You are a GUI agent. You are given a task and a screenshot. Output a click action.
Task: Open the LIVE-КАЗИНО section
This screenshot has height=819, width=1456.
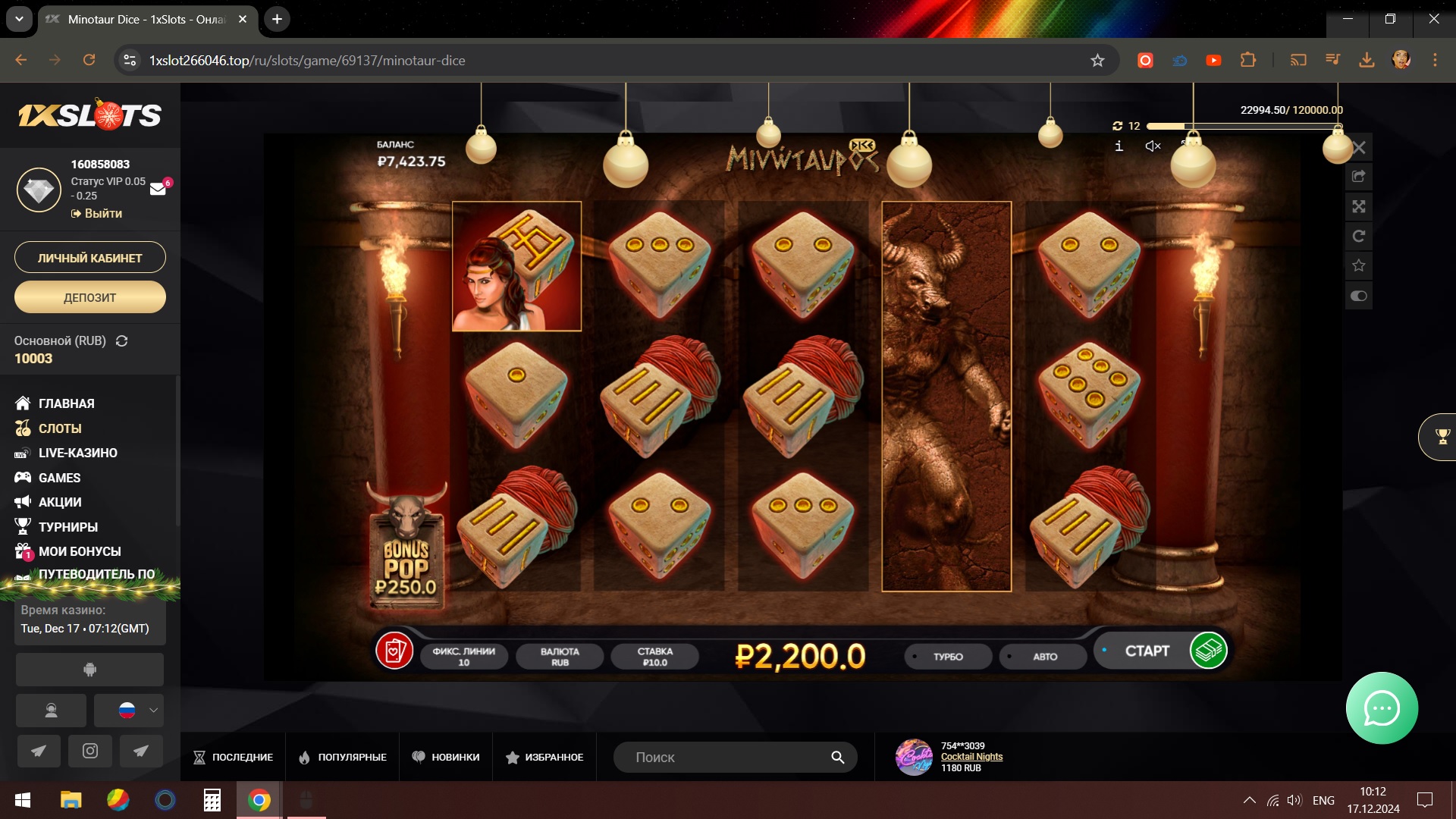coord(77,453)
